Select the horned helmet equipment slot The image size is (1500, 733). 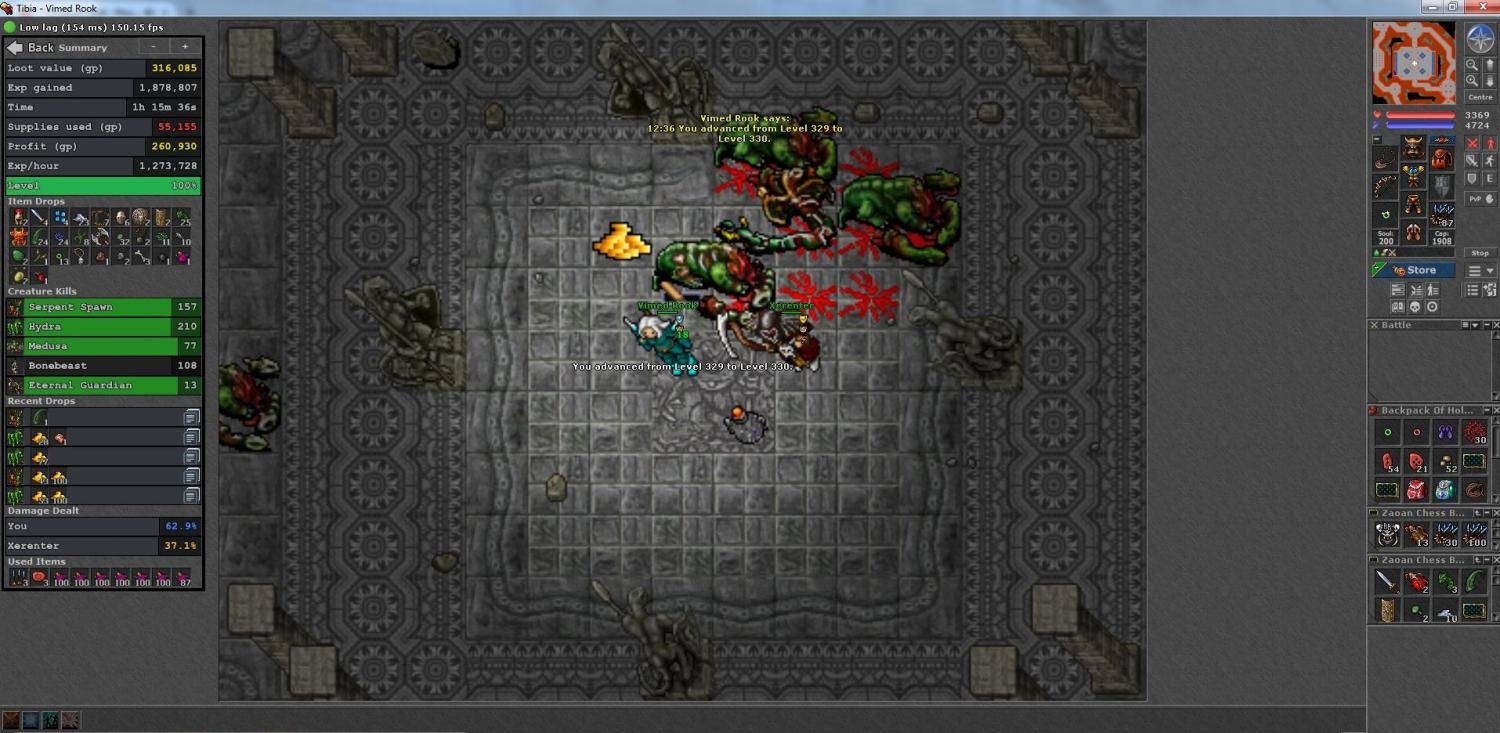[1413, 149]
